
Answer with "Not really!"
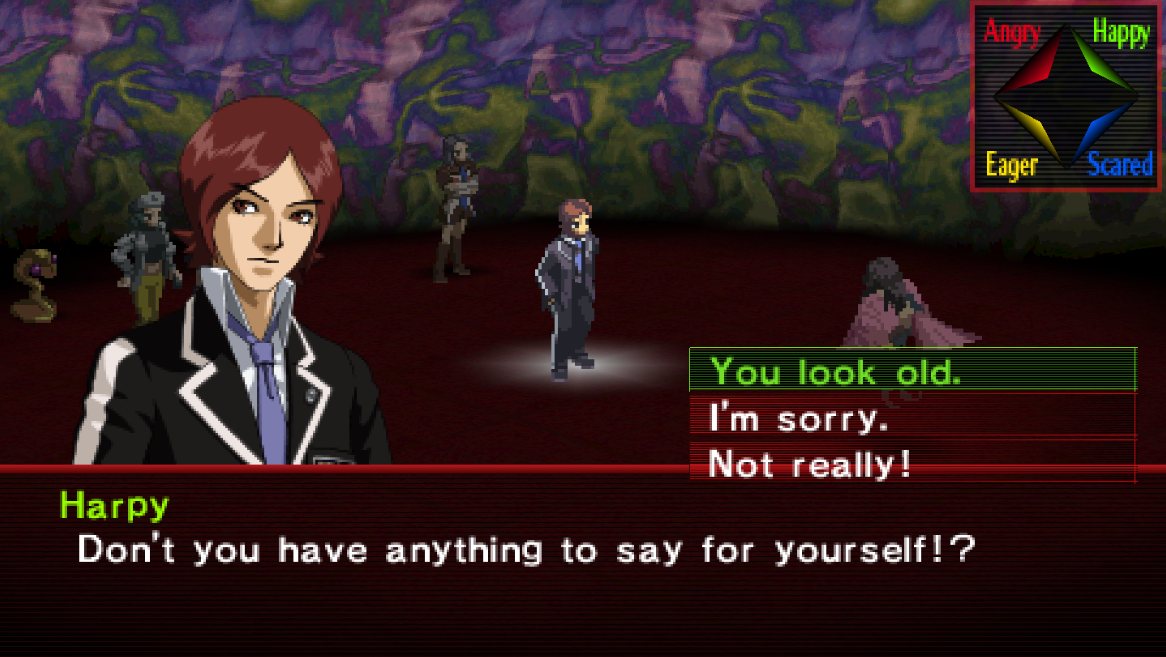(x=810, y=464)
